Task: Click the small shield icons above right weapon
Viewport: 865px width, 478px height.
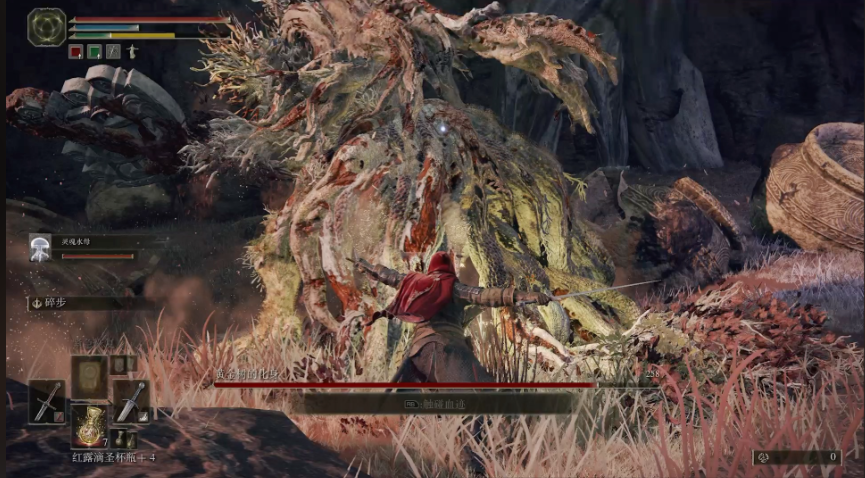Action: [x=122, y=365]
